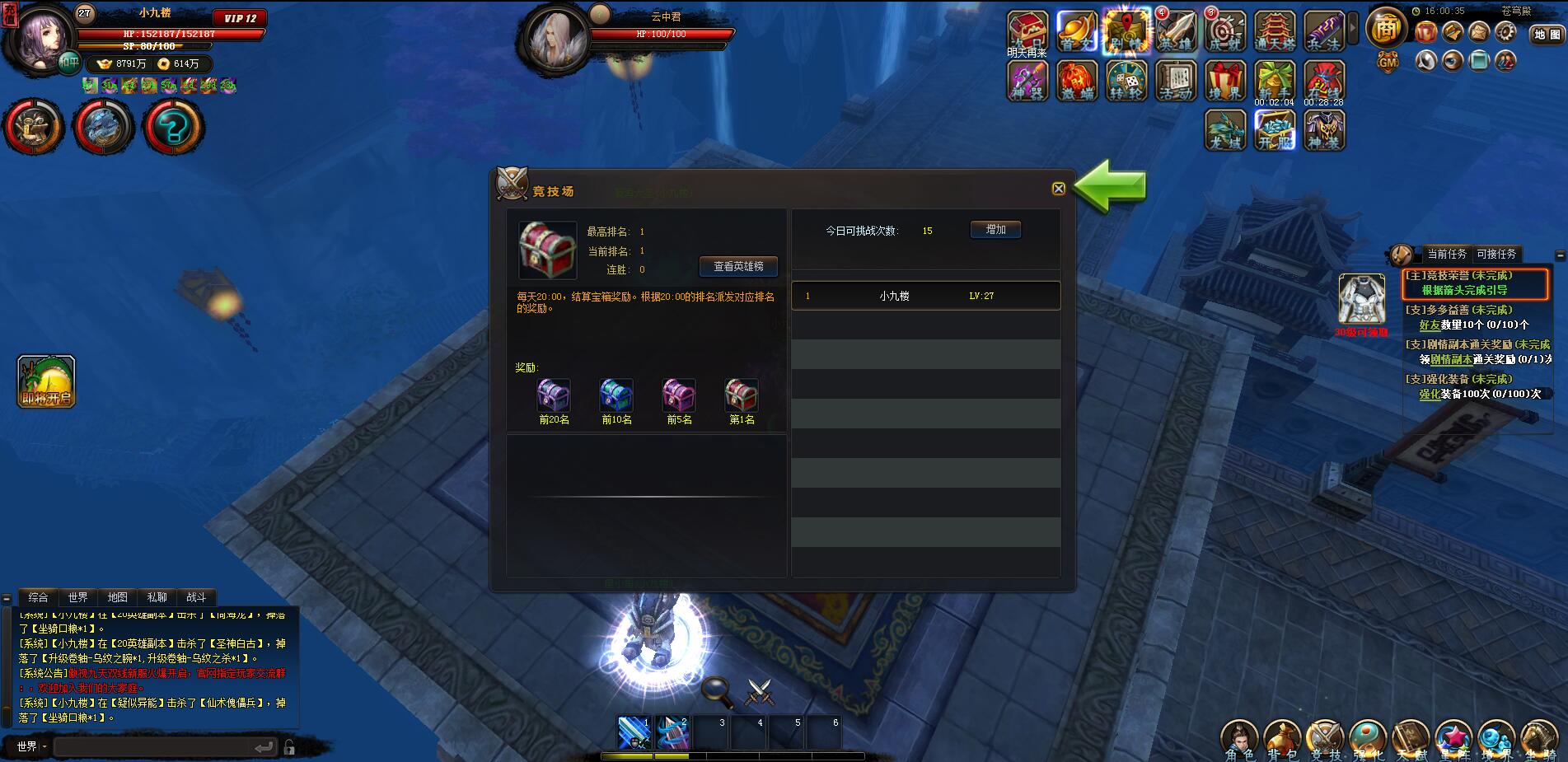
Task: Collapse the quest tracker panel
Action: point(1561,253)
